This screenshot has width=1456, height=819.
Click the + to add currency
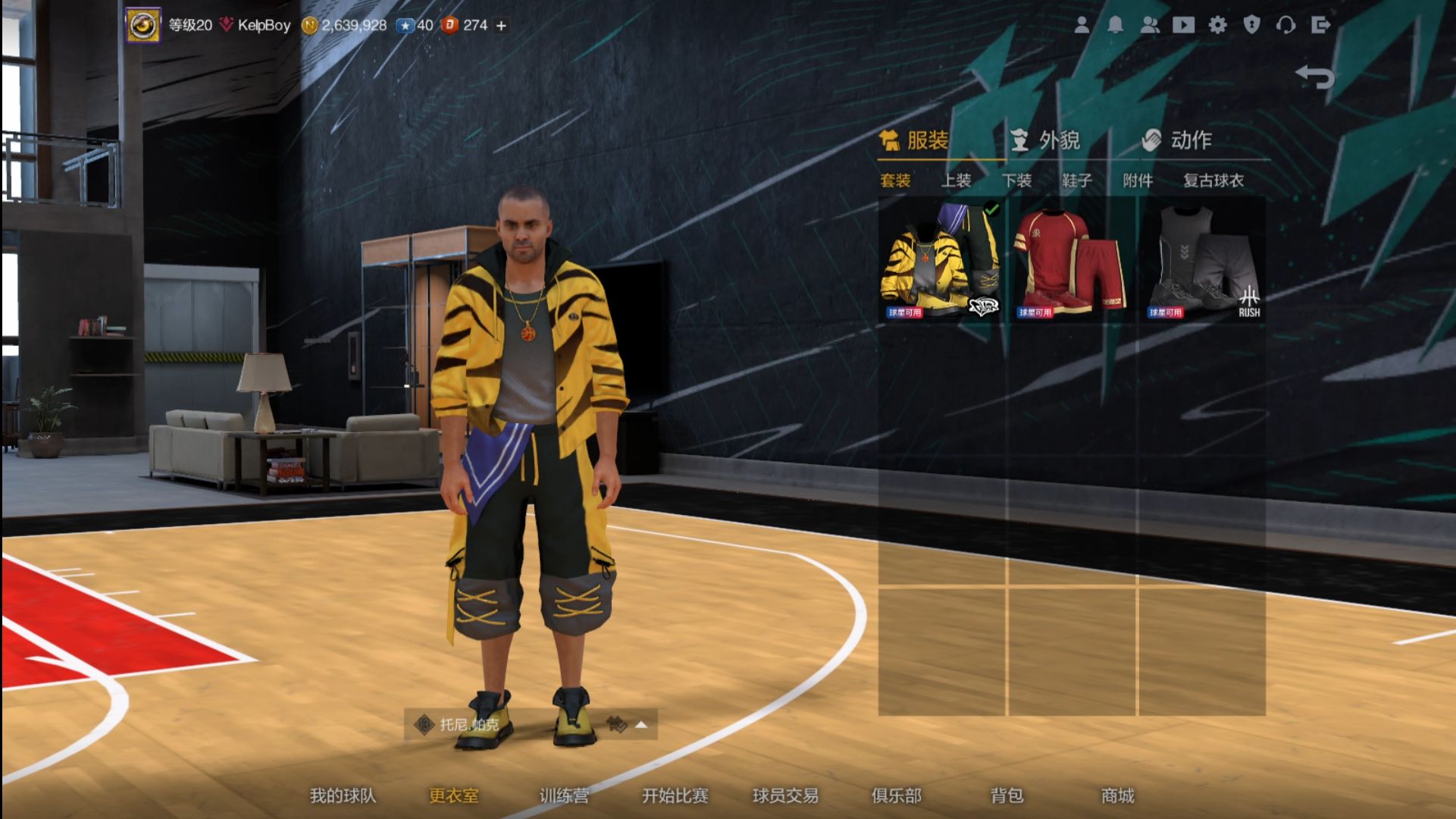(x=499, y=25)
